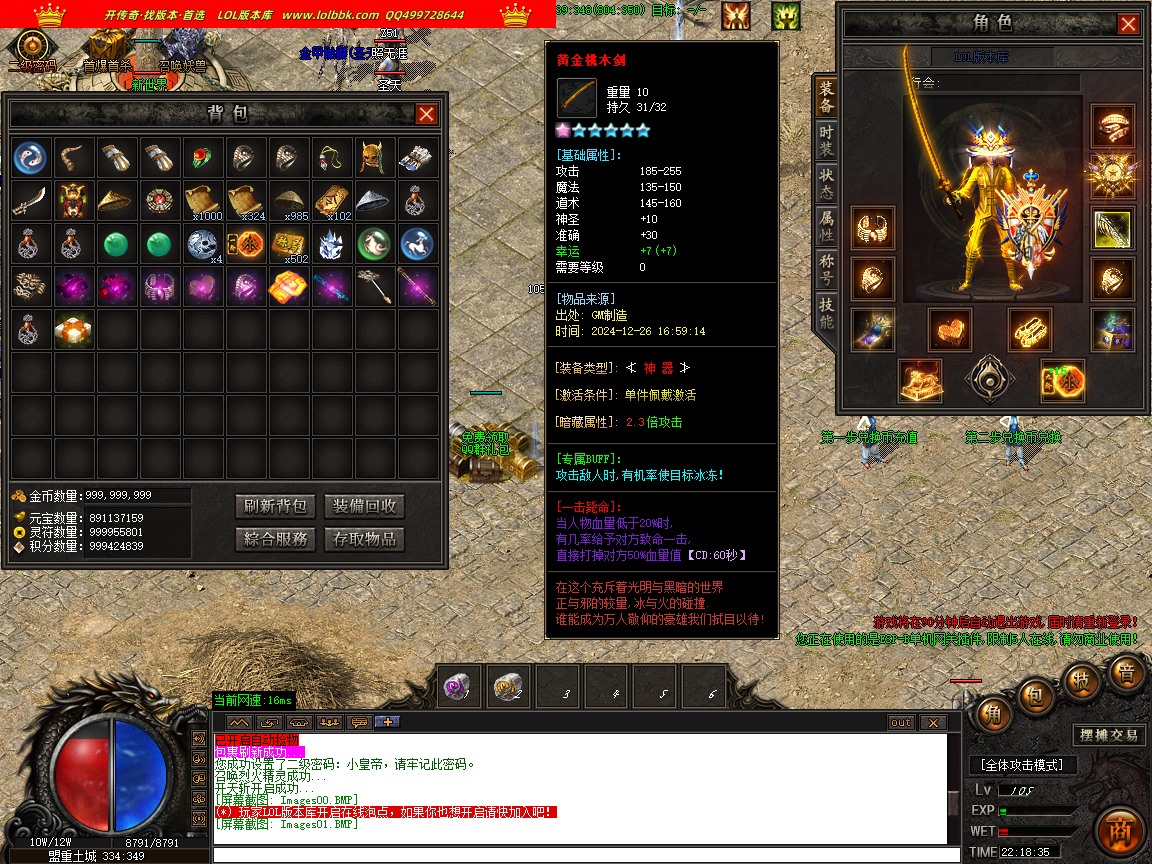This screenshot has width=1152, height=864.
Task: Choose 存取物品 to store or withdraw items
Action: [x=365, y=539]
